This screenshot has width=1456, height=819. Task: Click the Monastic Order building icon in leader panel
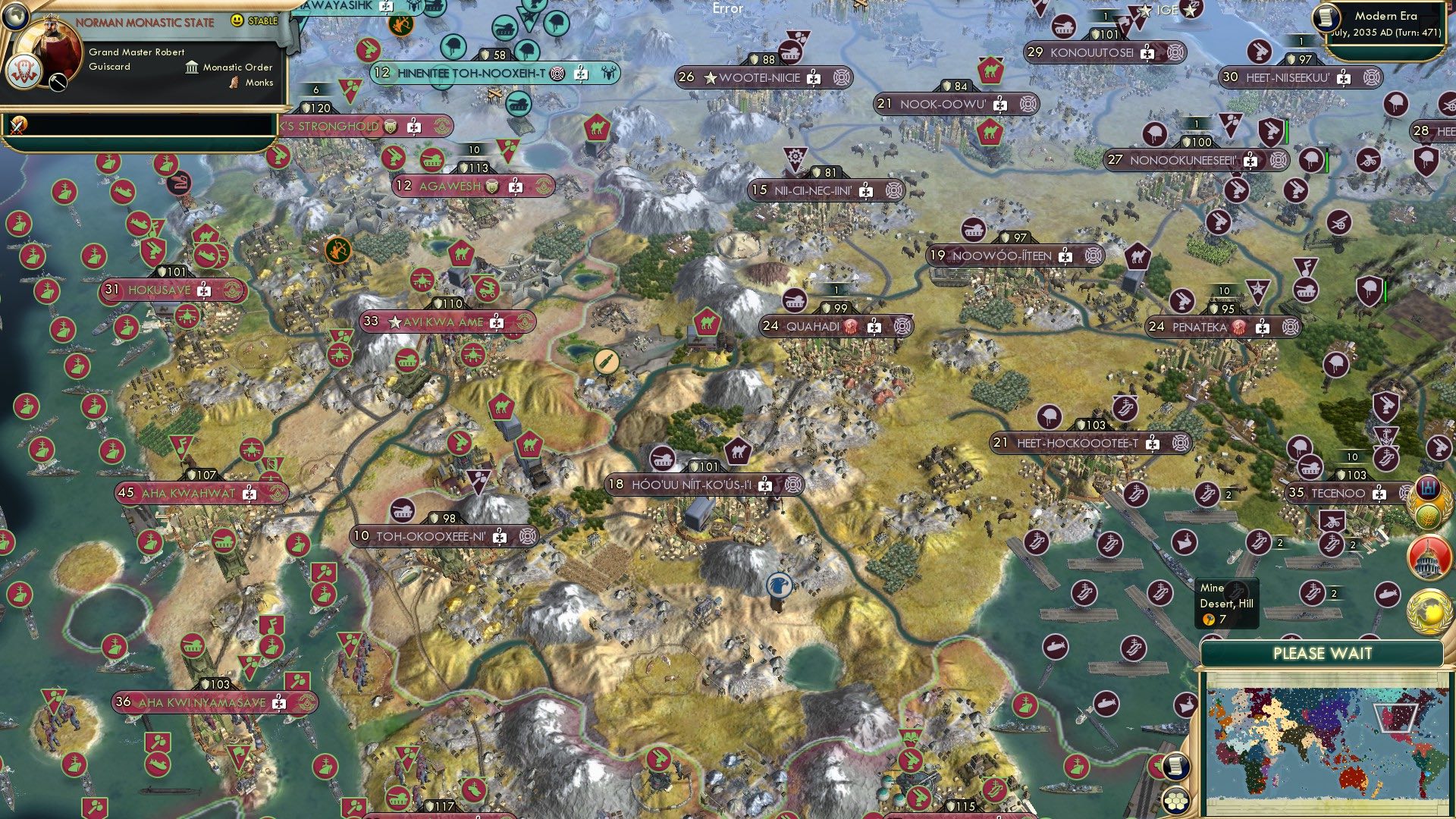point(192,68)
